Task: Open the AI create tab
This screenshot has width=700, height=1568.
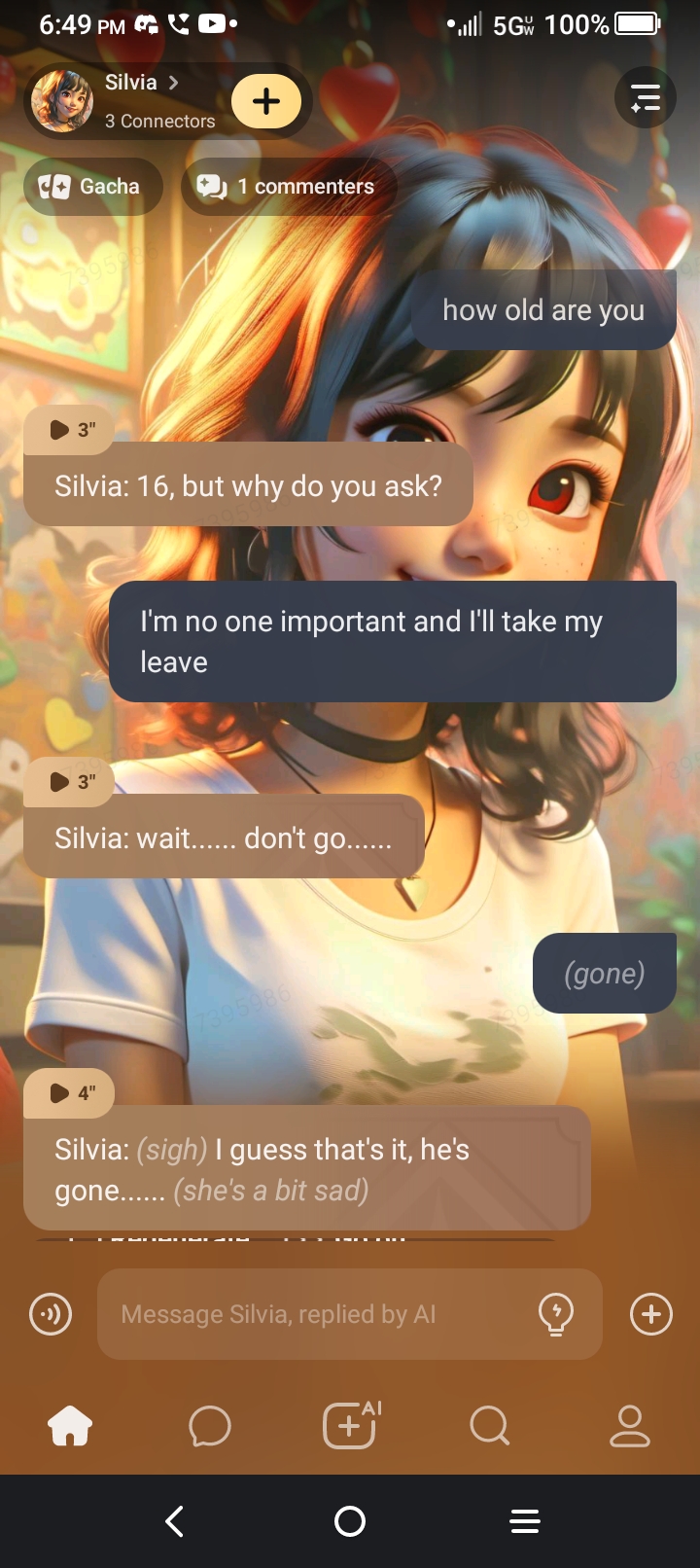Action: pos(350,1427)
